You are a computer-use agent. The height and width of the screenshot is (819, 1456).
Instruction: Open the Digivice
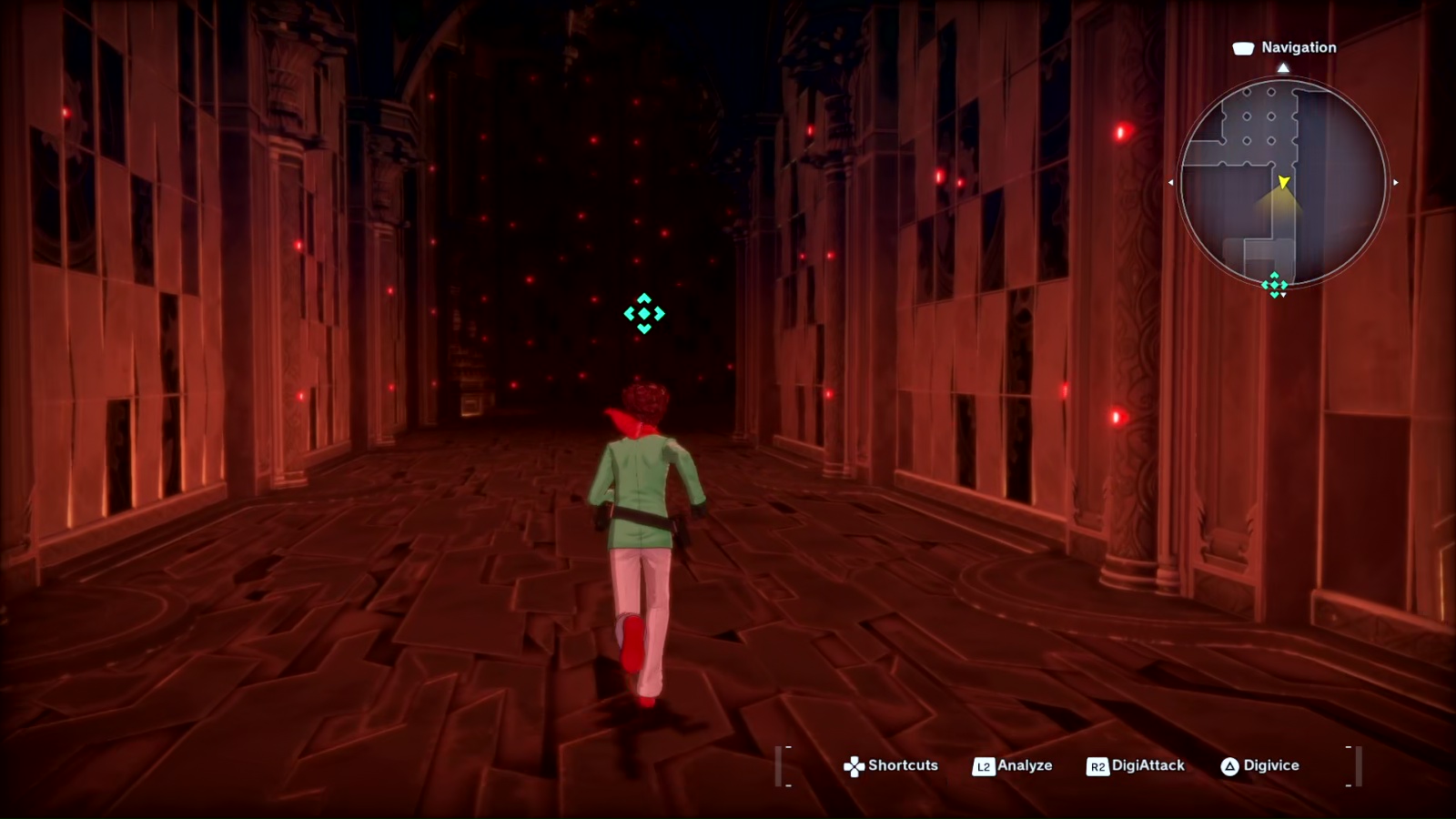(1270, 765)
